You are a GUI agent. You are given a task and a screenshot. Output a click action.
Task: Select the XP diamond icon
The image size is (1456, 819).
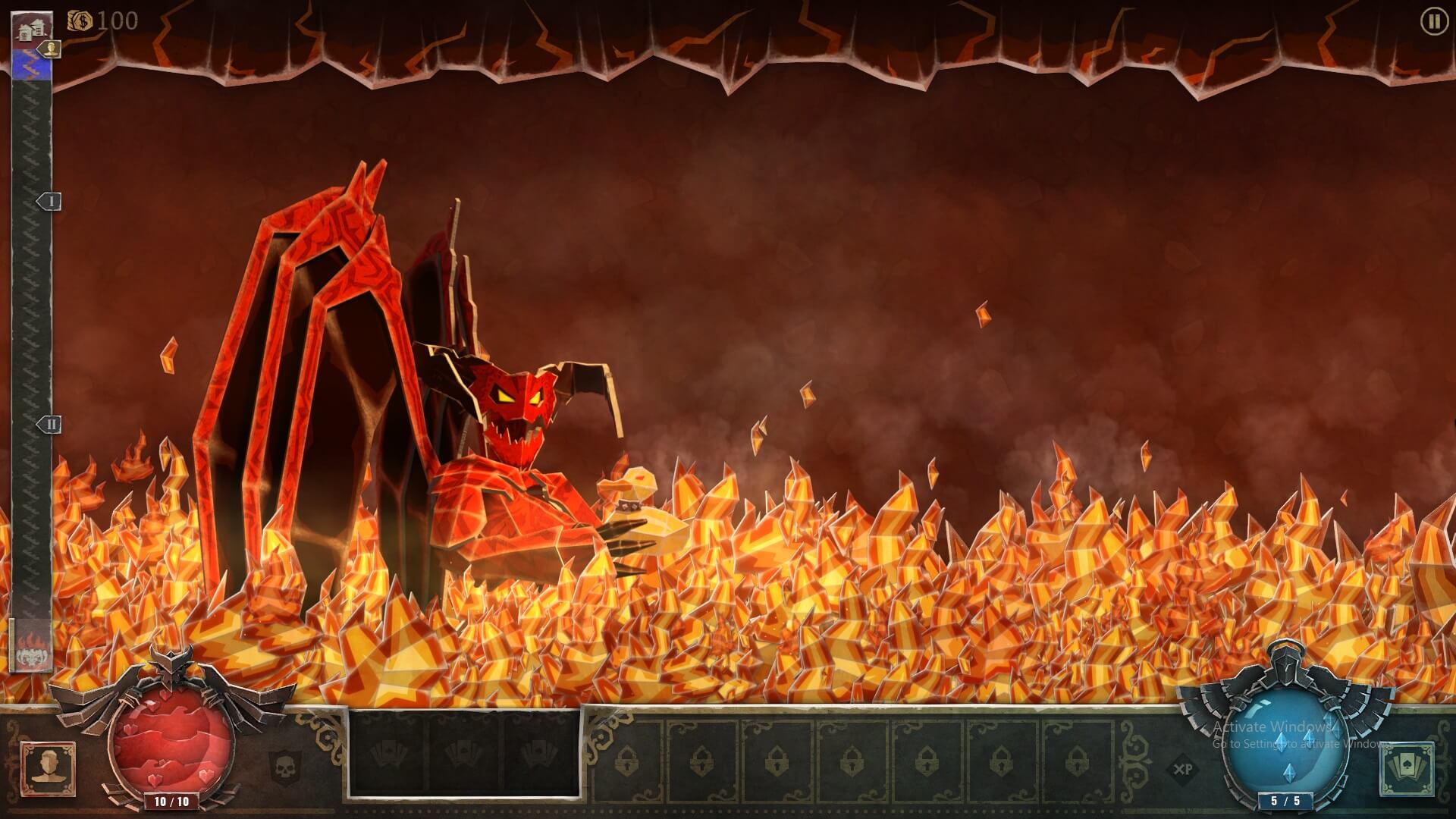point(1182,769)
